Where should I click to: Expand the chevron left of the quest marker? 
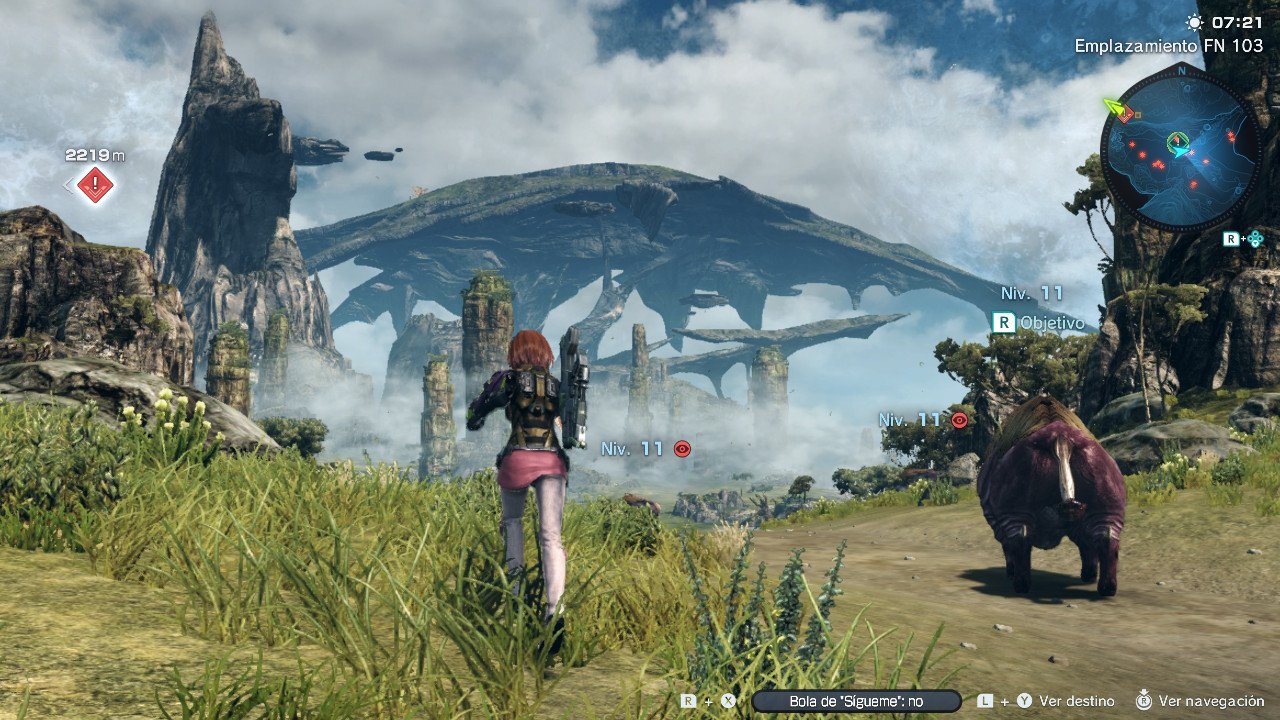[68, 184]
